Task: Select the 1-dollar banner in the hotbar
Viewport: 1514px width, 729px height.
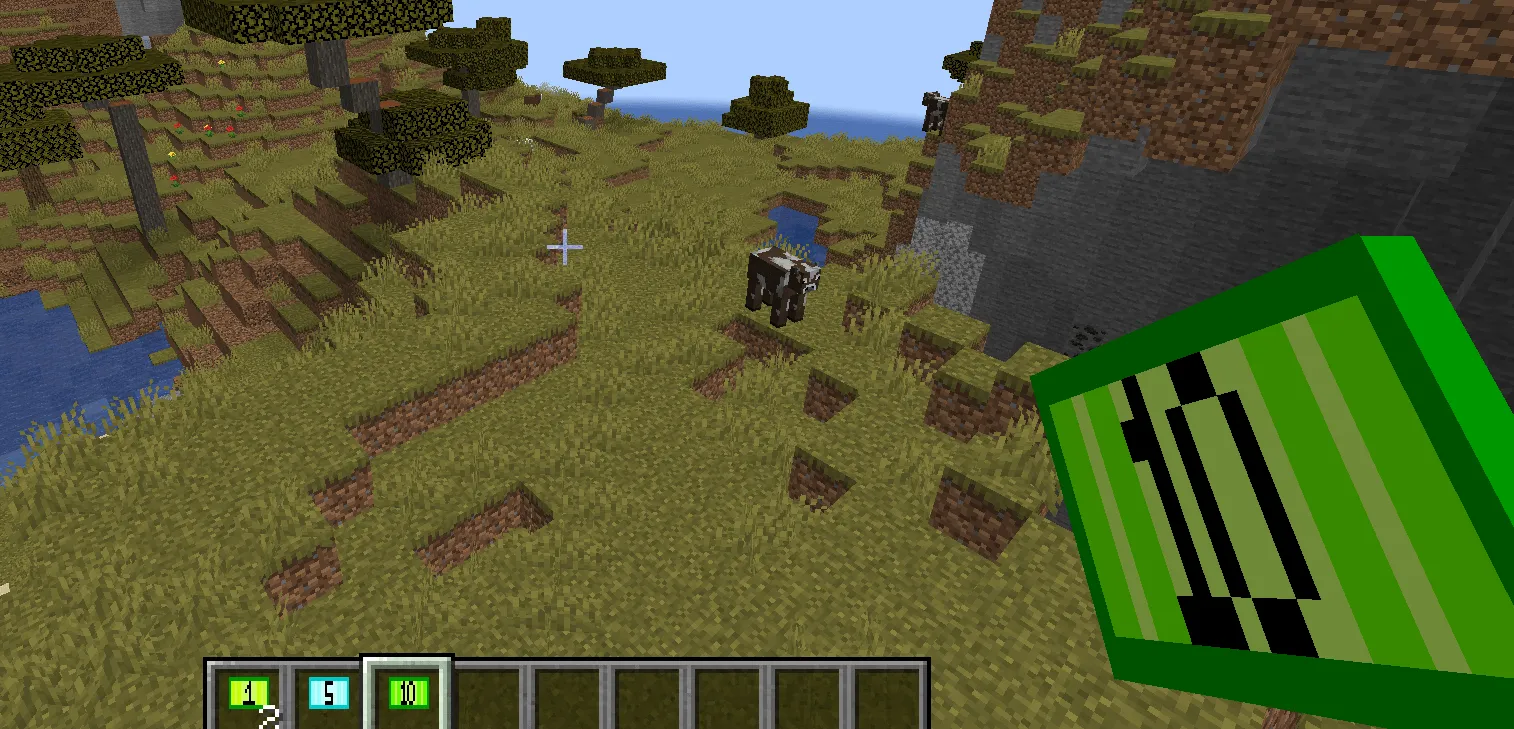Action: point(248,690)
